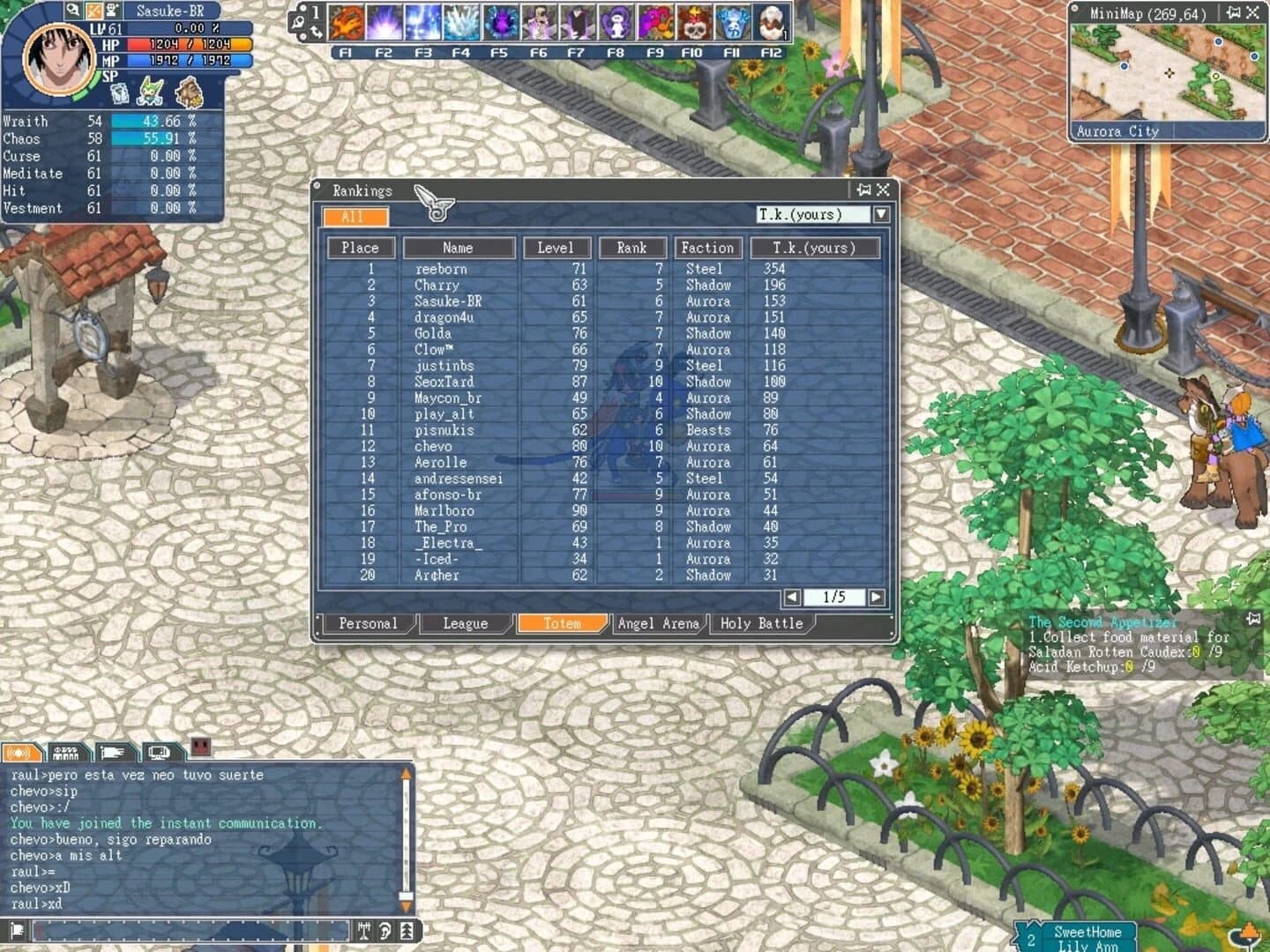Toggle the pin on the MiniMap panel

click(1233, 14)
